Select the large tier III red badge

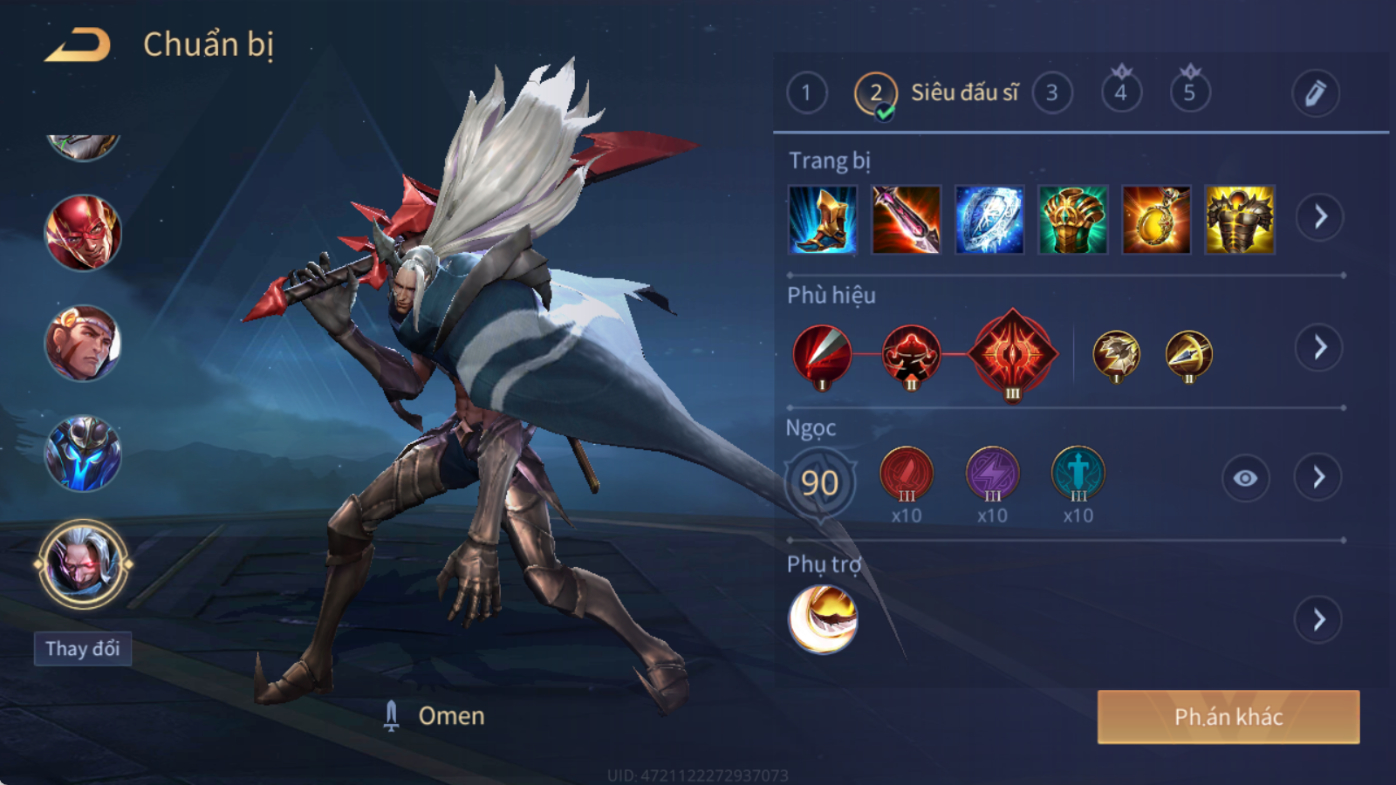coord(1013,354)
